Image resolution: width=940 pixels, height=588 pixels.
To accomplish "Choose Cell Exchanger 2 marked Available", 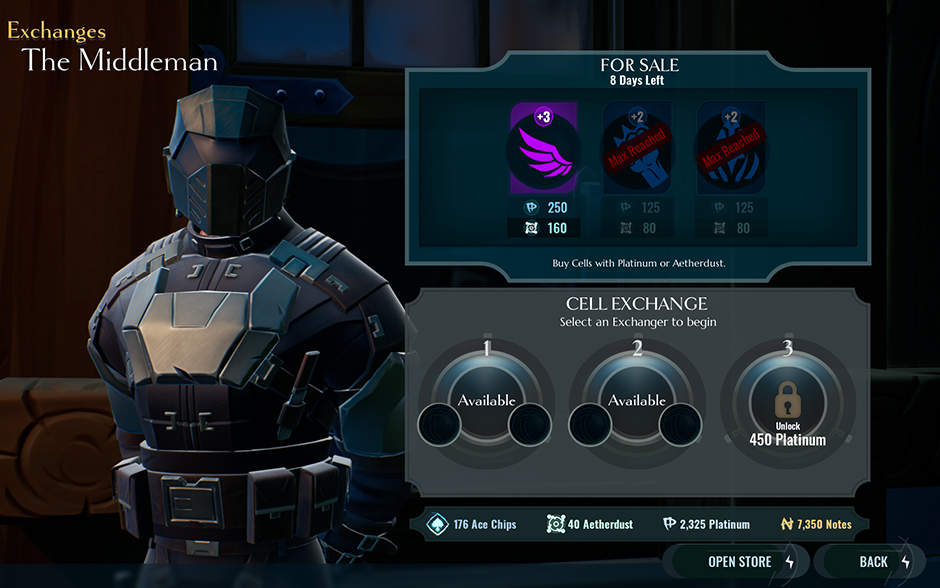I will pos(637,400).
